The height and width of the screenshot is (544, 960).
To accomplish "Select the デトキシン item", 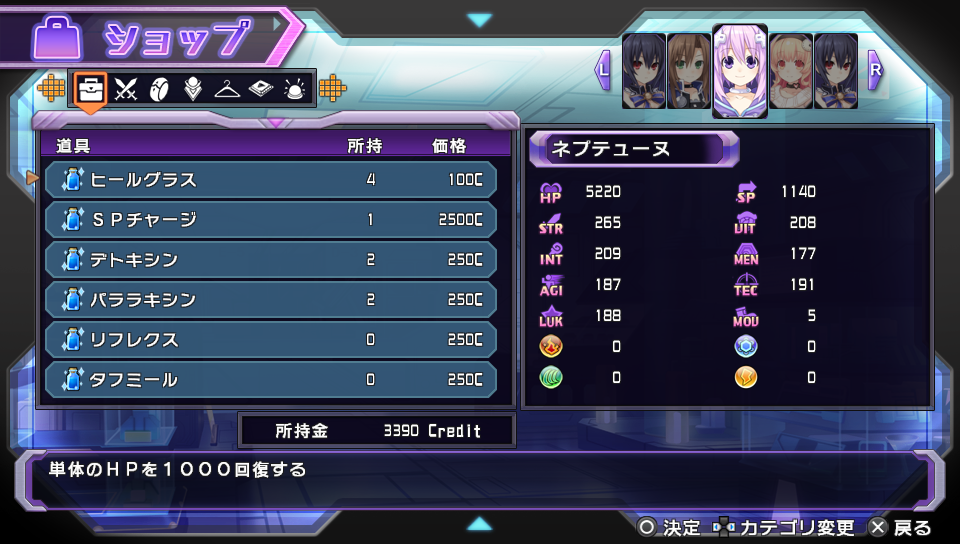I will (x=270, y=260).
